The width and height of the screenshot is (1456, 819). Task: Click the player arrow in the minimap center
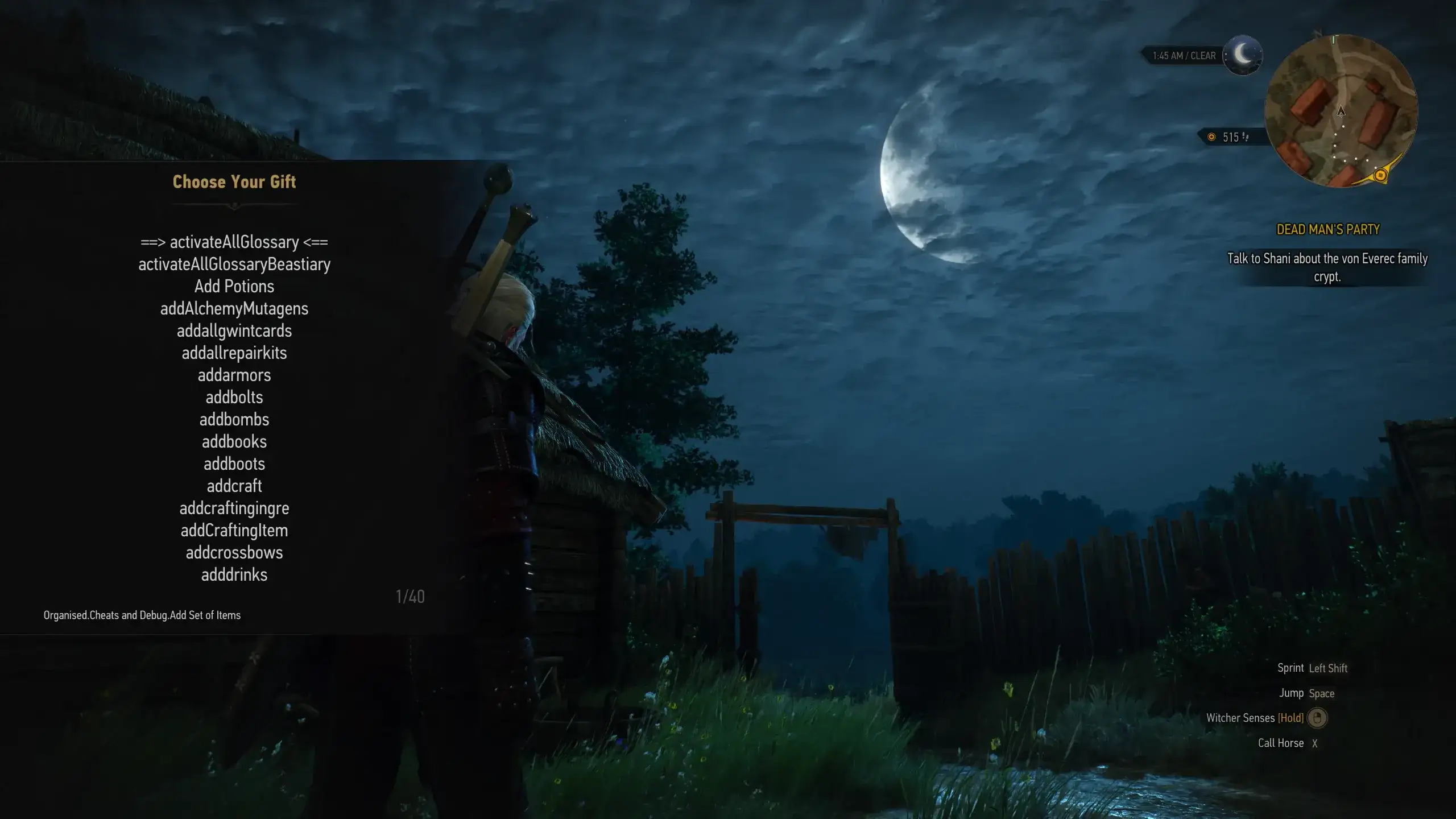[1341, 112]
